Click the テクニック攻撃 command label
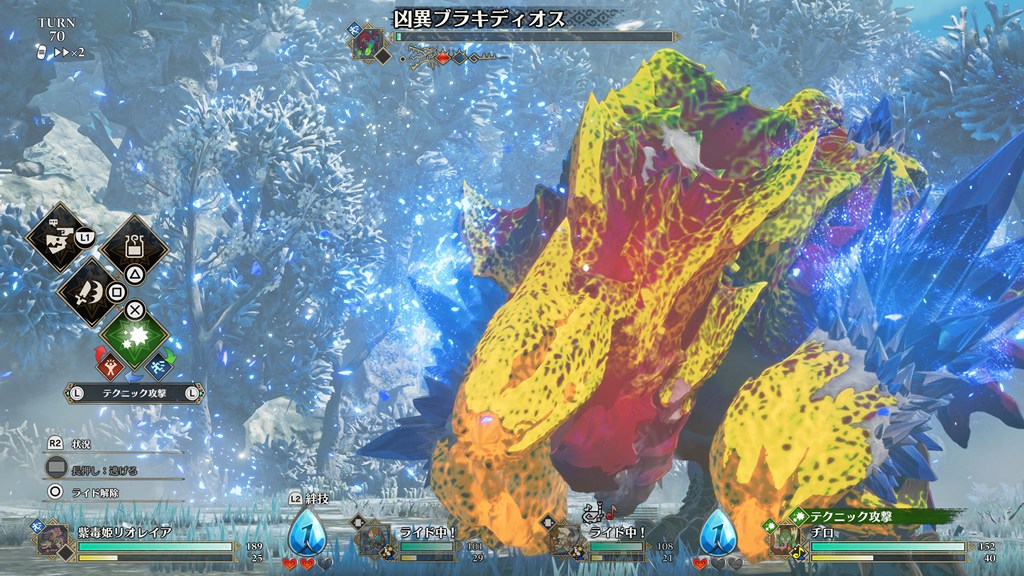 [134, 394]
